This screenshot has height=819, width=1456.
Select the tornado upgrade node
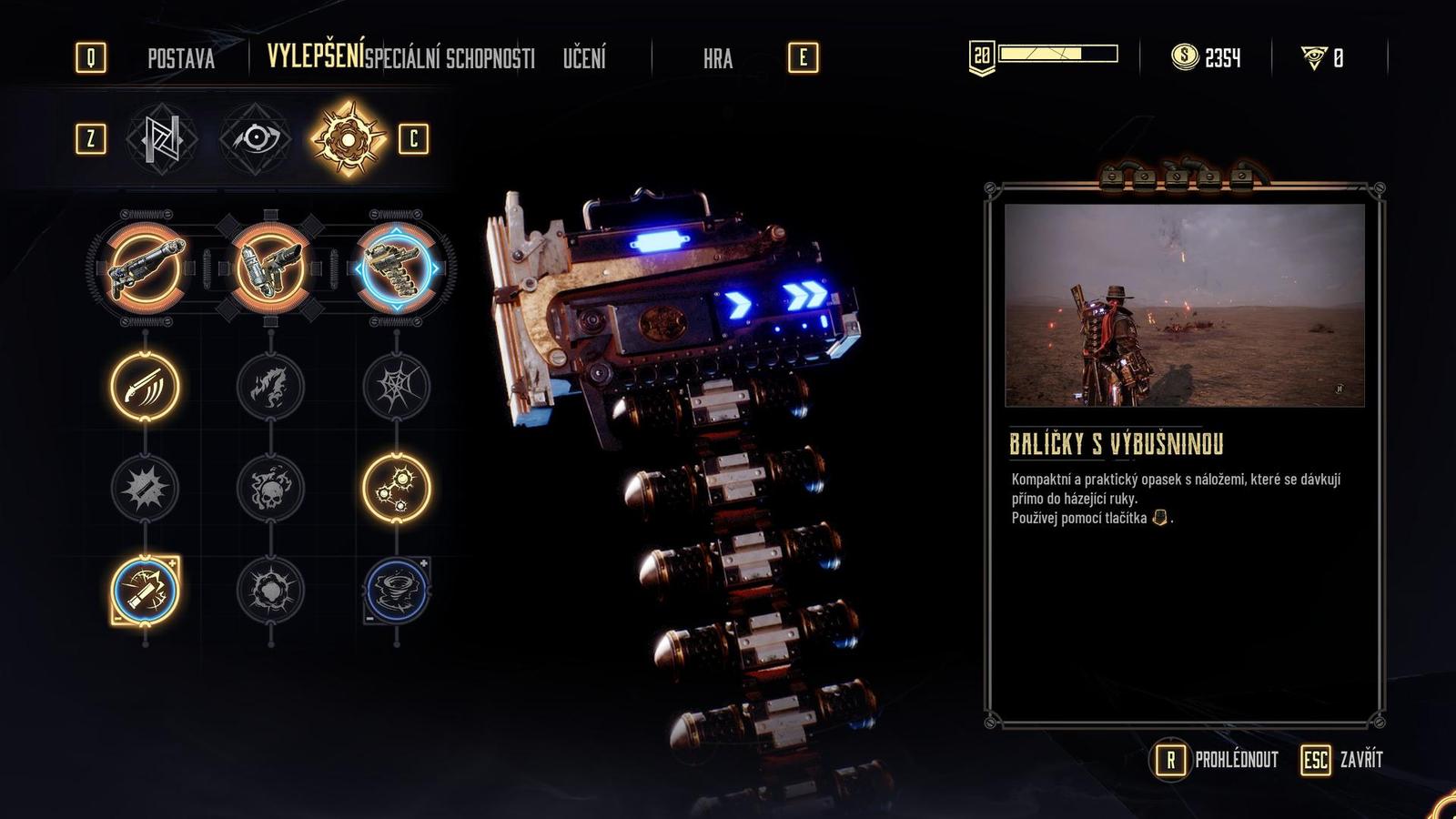tap(397, 590)
